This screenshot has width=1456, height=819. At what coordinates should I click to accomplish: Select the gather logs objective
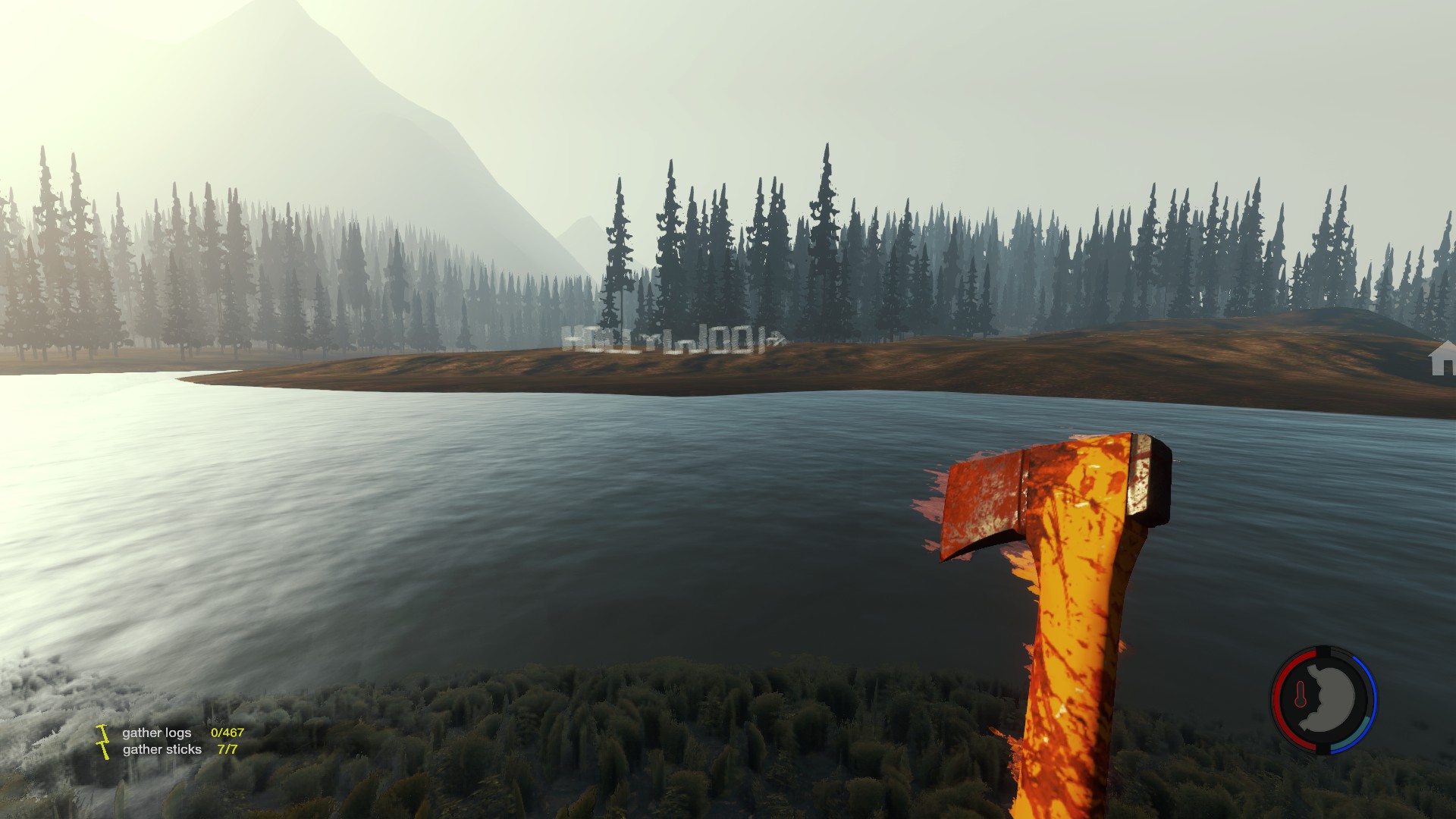(157, 733)
